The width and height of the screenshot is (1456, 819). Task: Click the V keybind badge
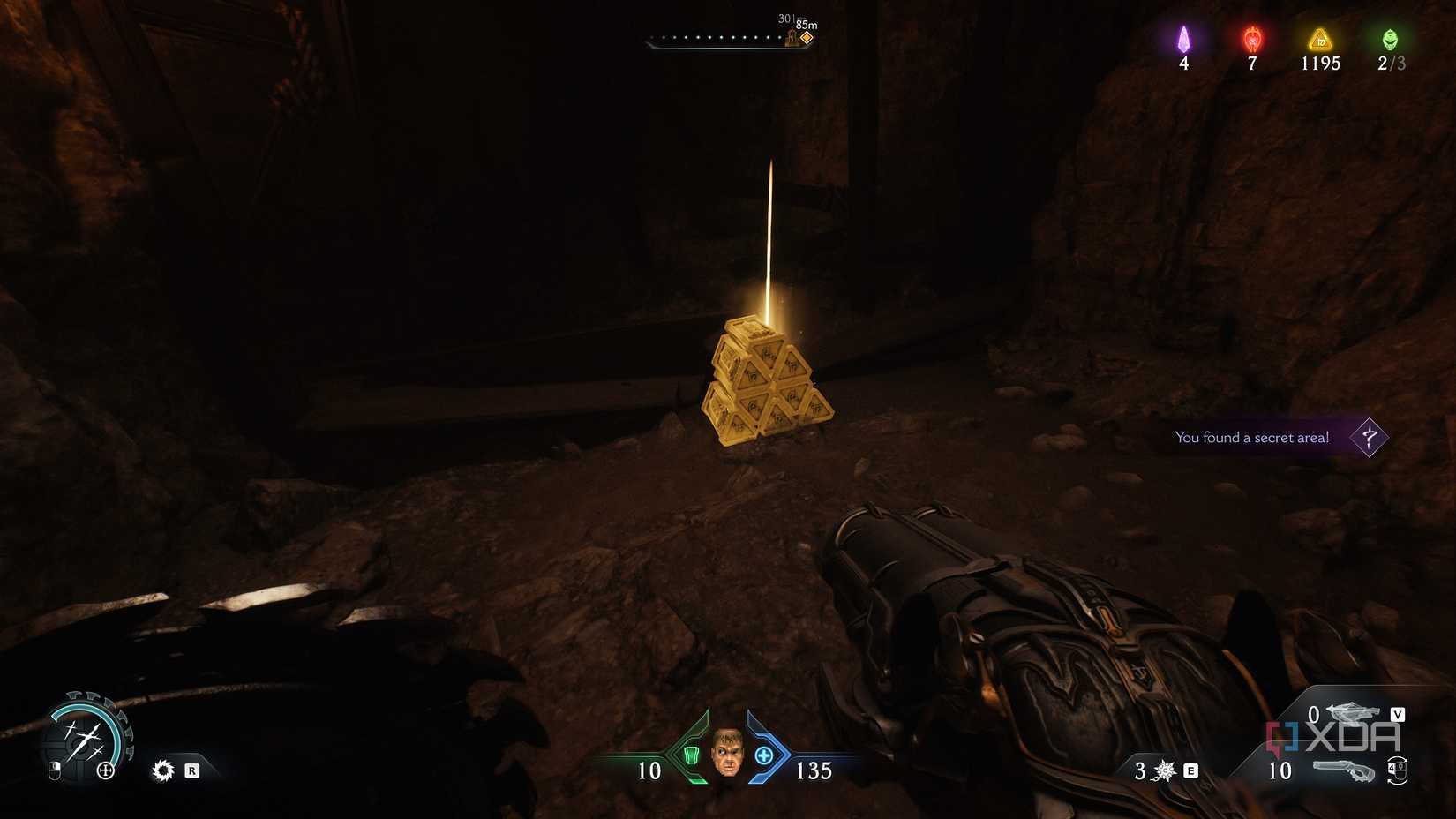pyautogui.click(x=1397, y=714)
